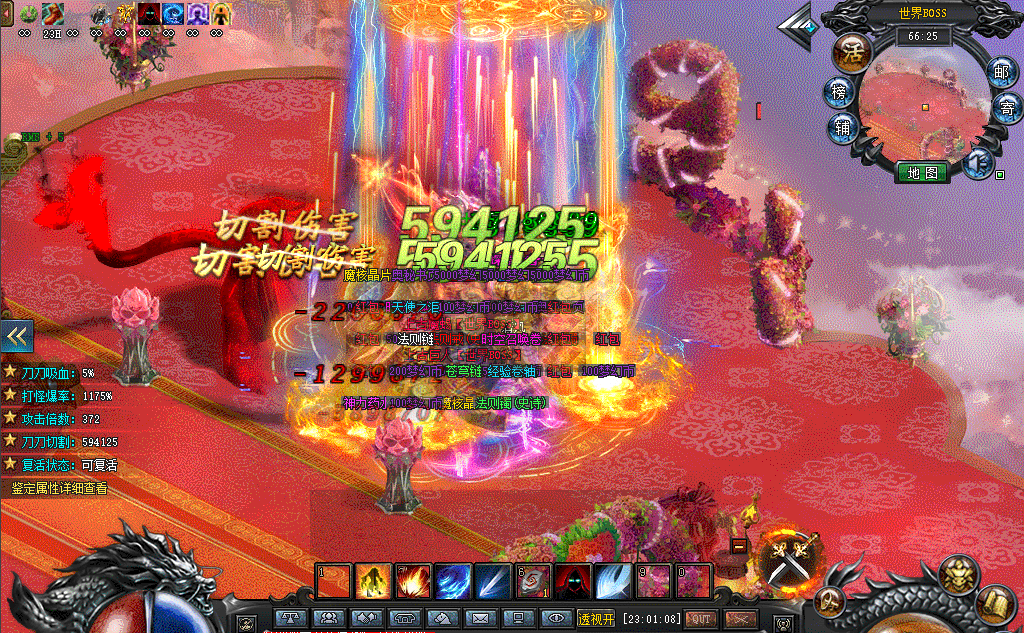
Task: Open the 地图 map button
Action: click(921, 172)
